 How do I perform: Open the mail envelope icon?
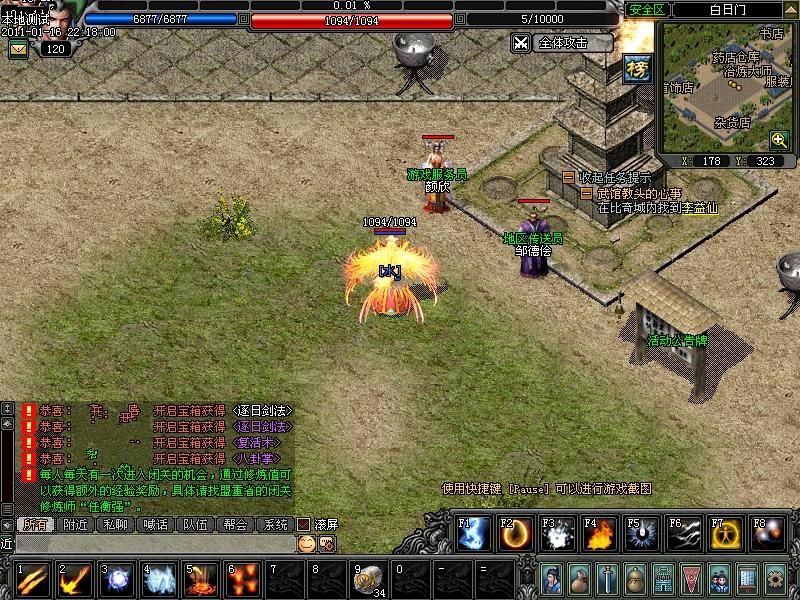point(18,48)
